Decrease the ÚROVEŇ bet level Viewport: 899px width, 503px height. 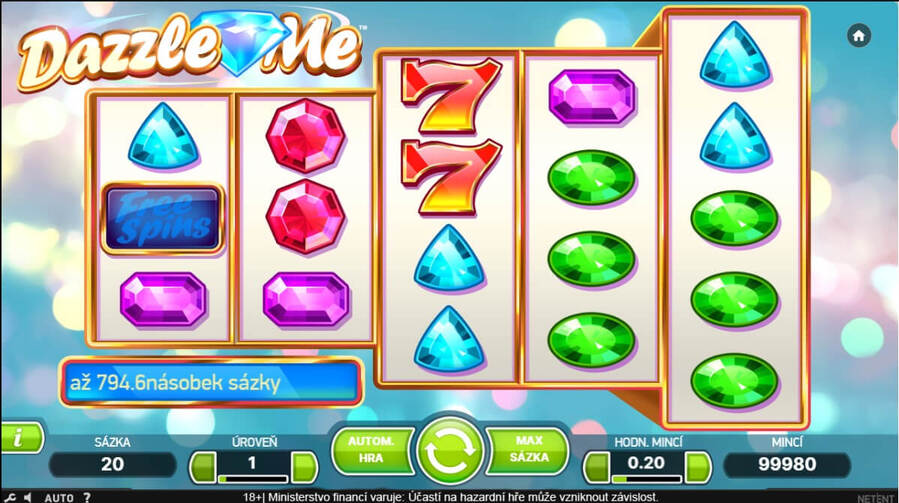pyautogui.click(x=202, y=465)
